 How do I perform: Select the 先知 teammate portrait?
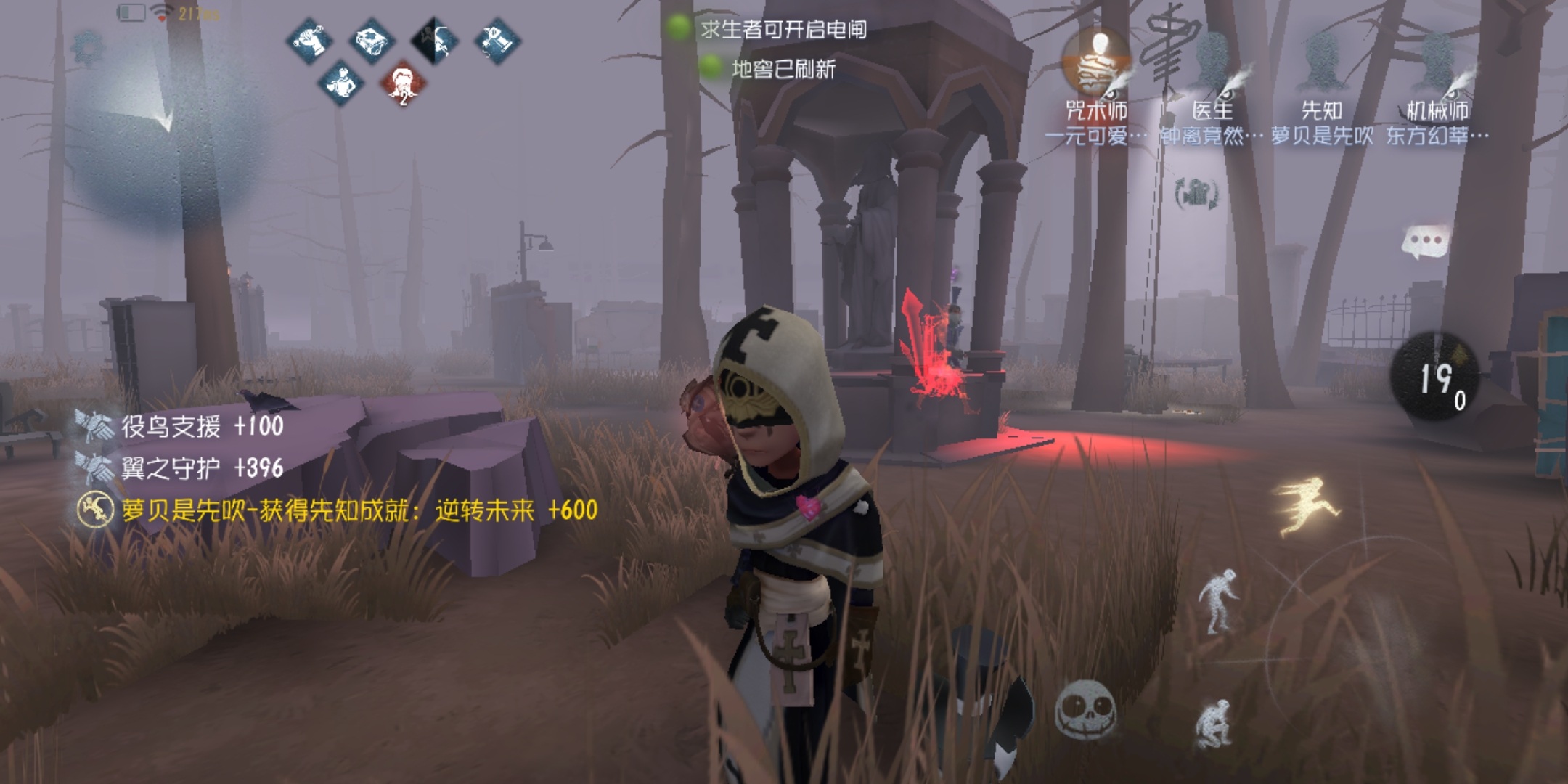click(1322, 65)
